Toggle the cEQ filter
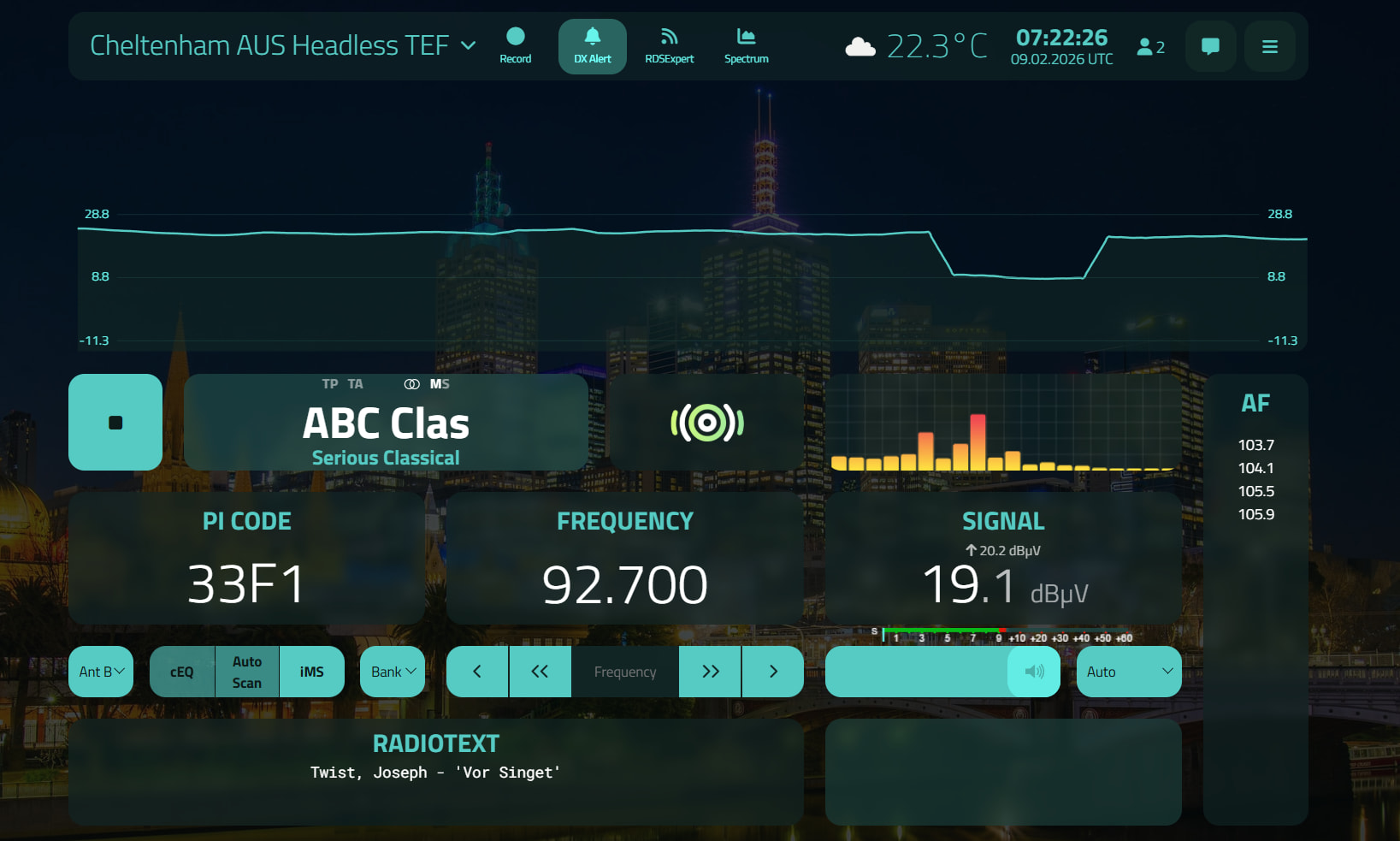This screenshot has width=1400, height=841. point(182,672)
